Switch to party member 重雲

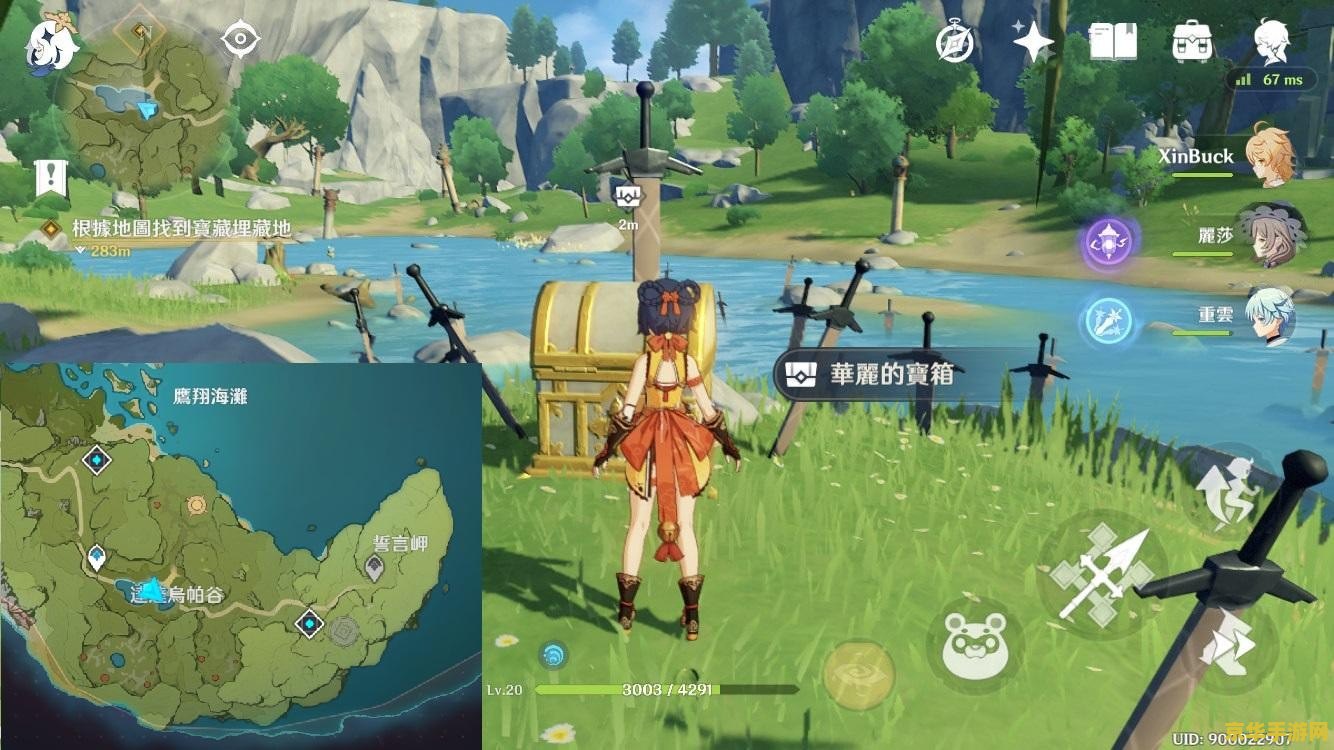coord(1270,315)
